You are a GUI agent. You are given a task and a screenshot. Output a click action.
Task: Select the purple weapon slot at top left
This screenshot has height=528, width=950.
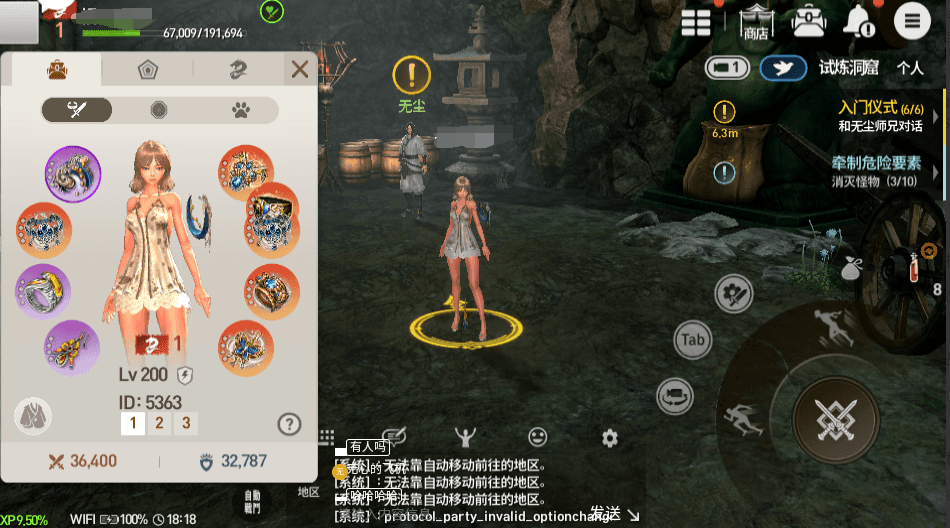click(73, 173)
